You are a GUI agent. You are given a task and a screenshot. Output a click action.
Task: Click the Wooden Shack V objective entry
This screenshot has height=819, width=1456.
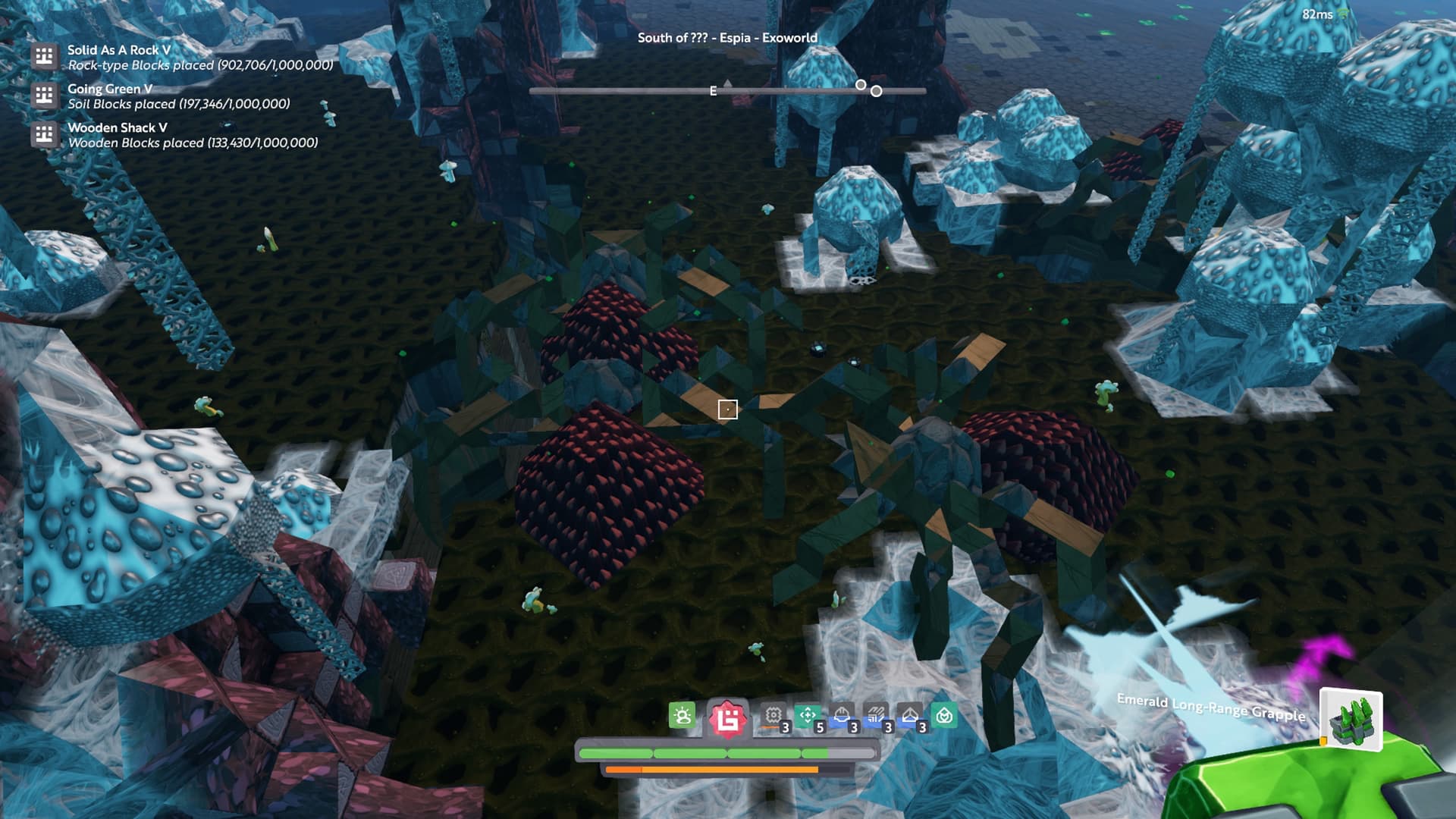117,127
